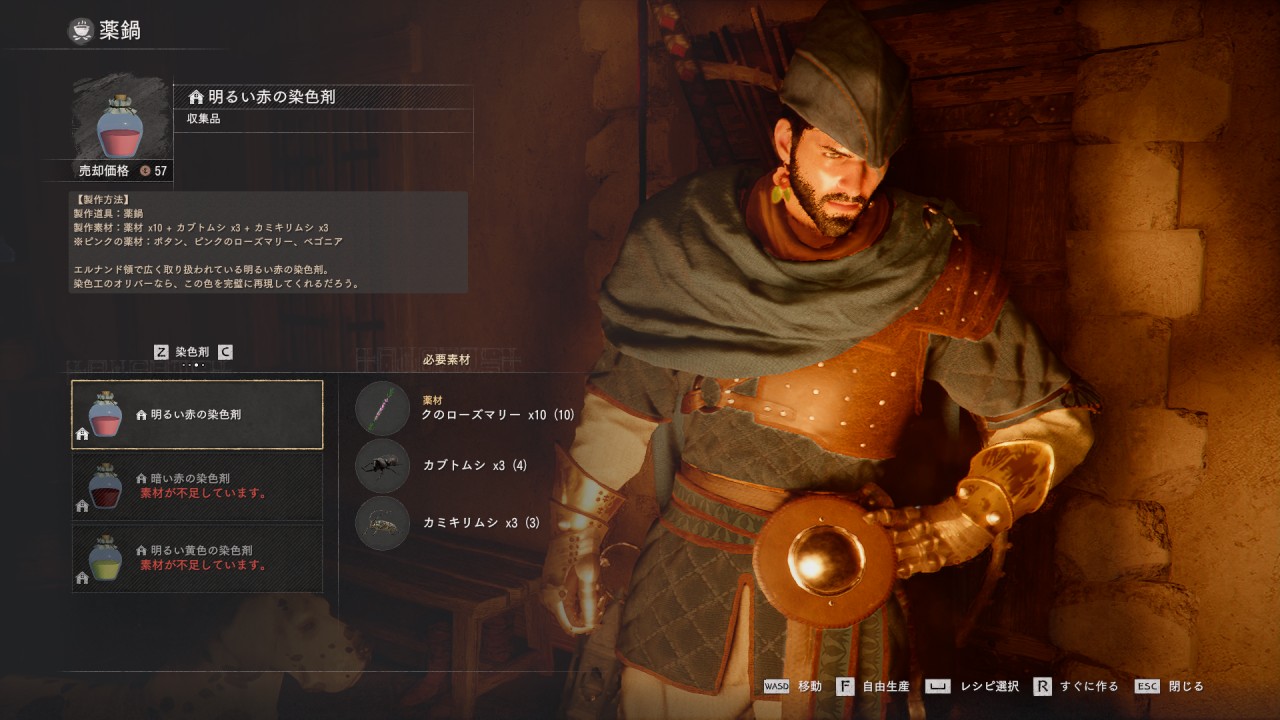Select the 明るい赤の染色剤 recipe
This screenshot has height=720, width=1280.
pos(197,414)
